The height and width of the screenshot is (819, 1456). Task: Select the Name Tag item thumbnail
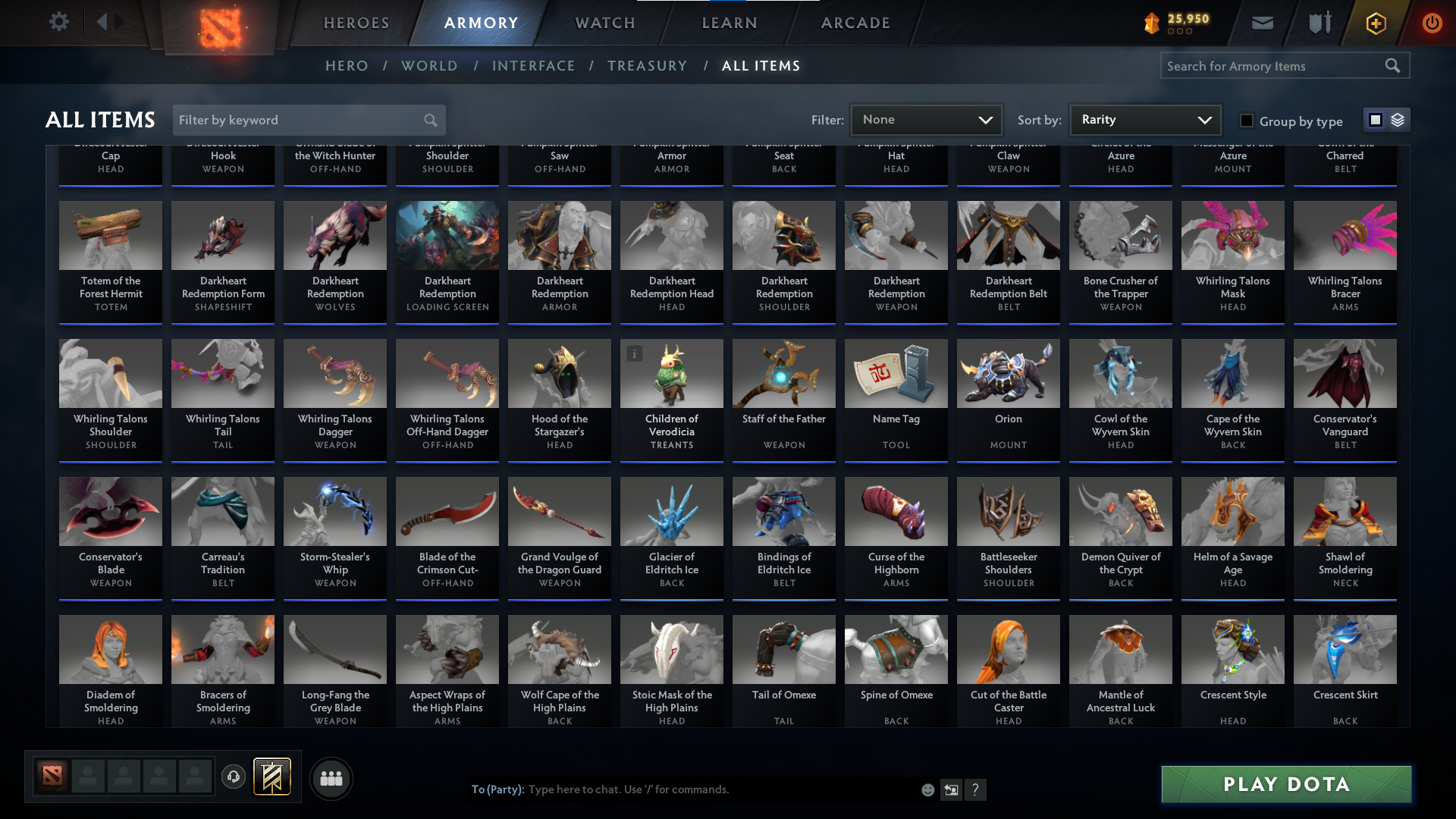click(896, 373)
